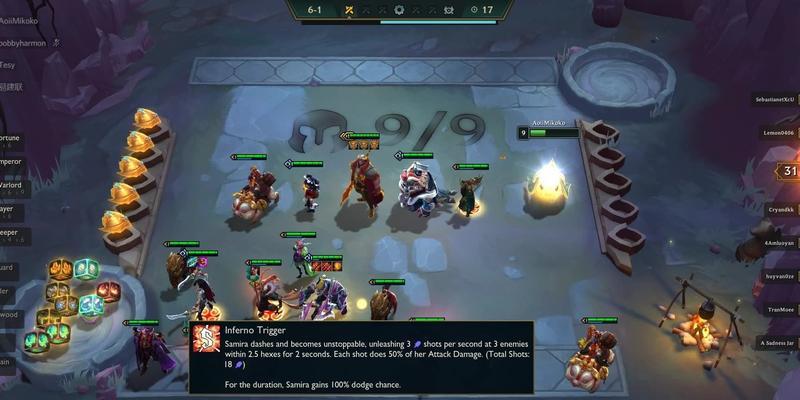View A Sadness Jar's board
This screenshot has width=800, height=400.
click(775, 342)
